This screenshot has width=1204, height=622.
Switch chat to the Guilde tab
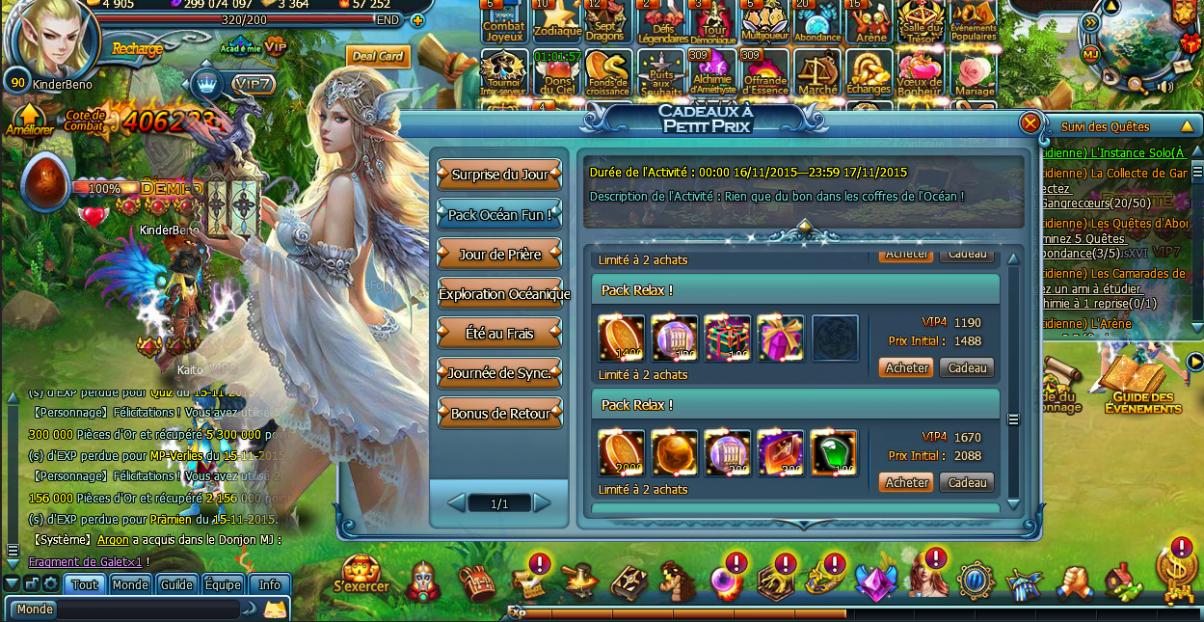(176, 585)
